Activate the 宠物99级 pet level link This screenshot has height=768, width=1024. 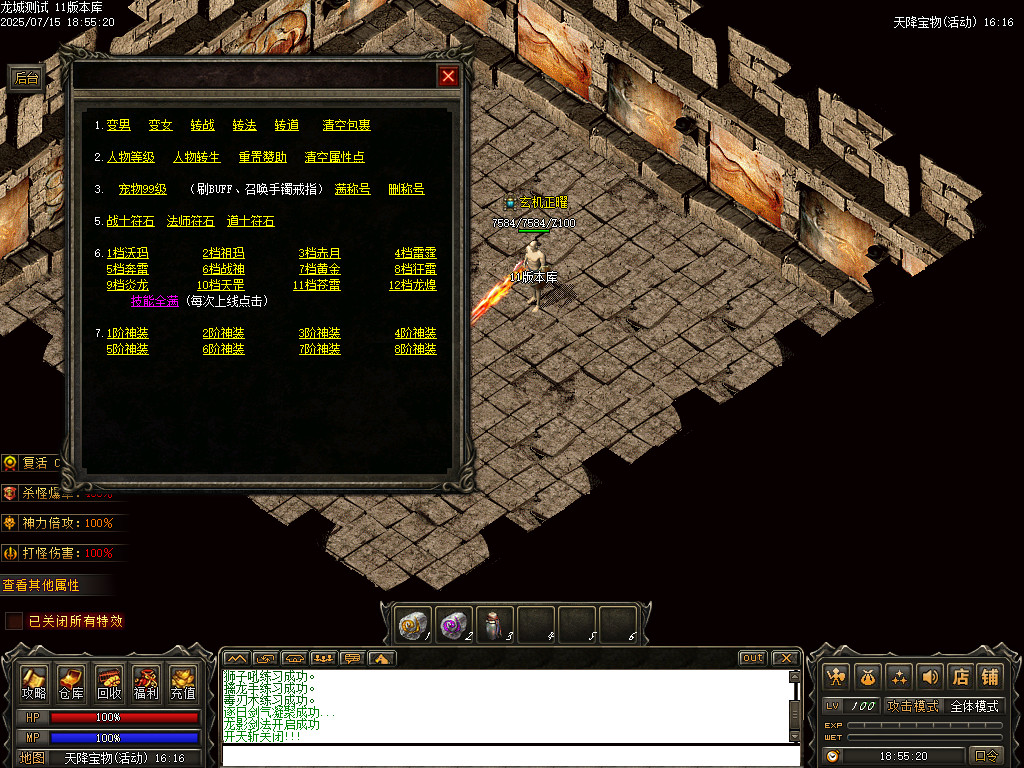coord(143,190)
